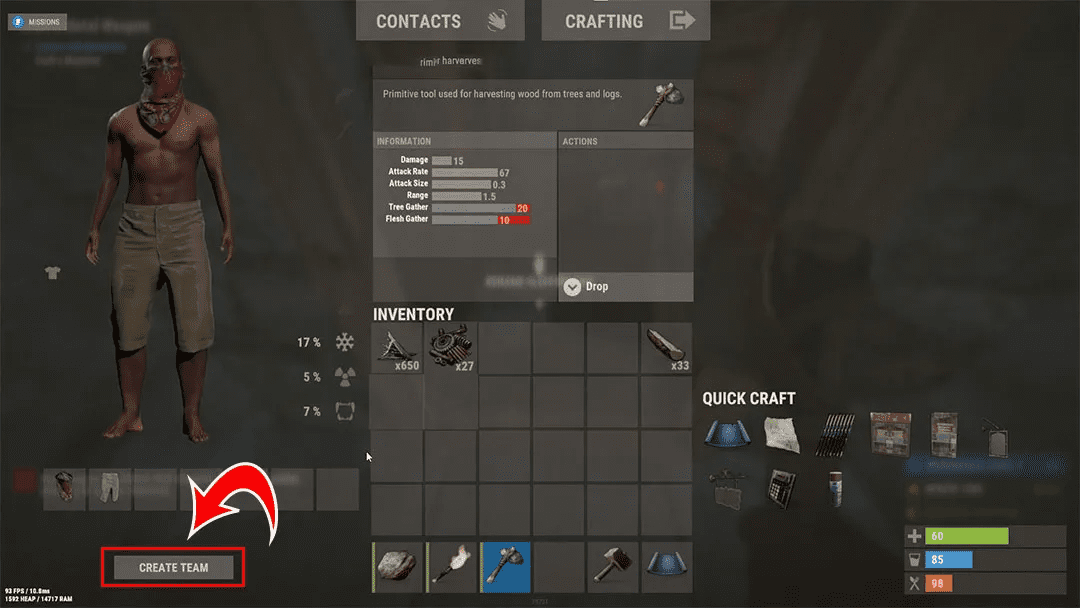
Task: Quick craft the building plan blueprint
Action: pyautogui.click(x=726, y=433)
